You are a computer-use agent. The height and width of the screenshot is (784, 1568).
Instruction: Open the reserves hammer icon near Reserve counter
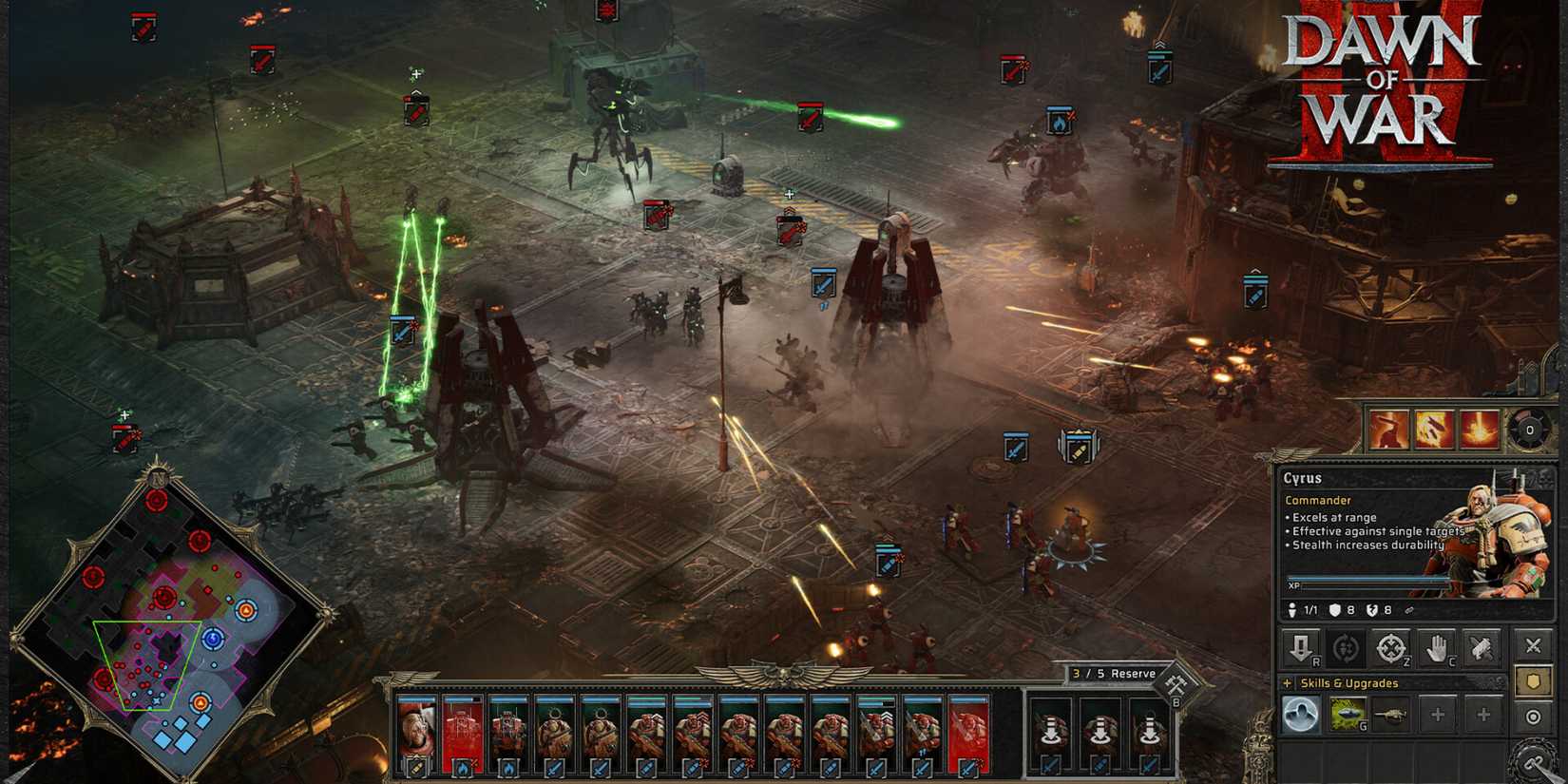pyautogui.click(x=1176, y=682)
